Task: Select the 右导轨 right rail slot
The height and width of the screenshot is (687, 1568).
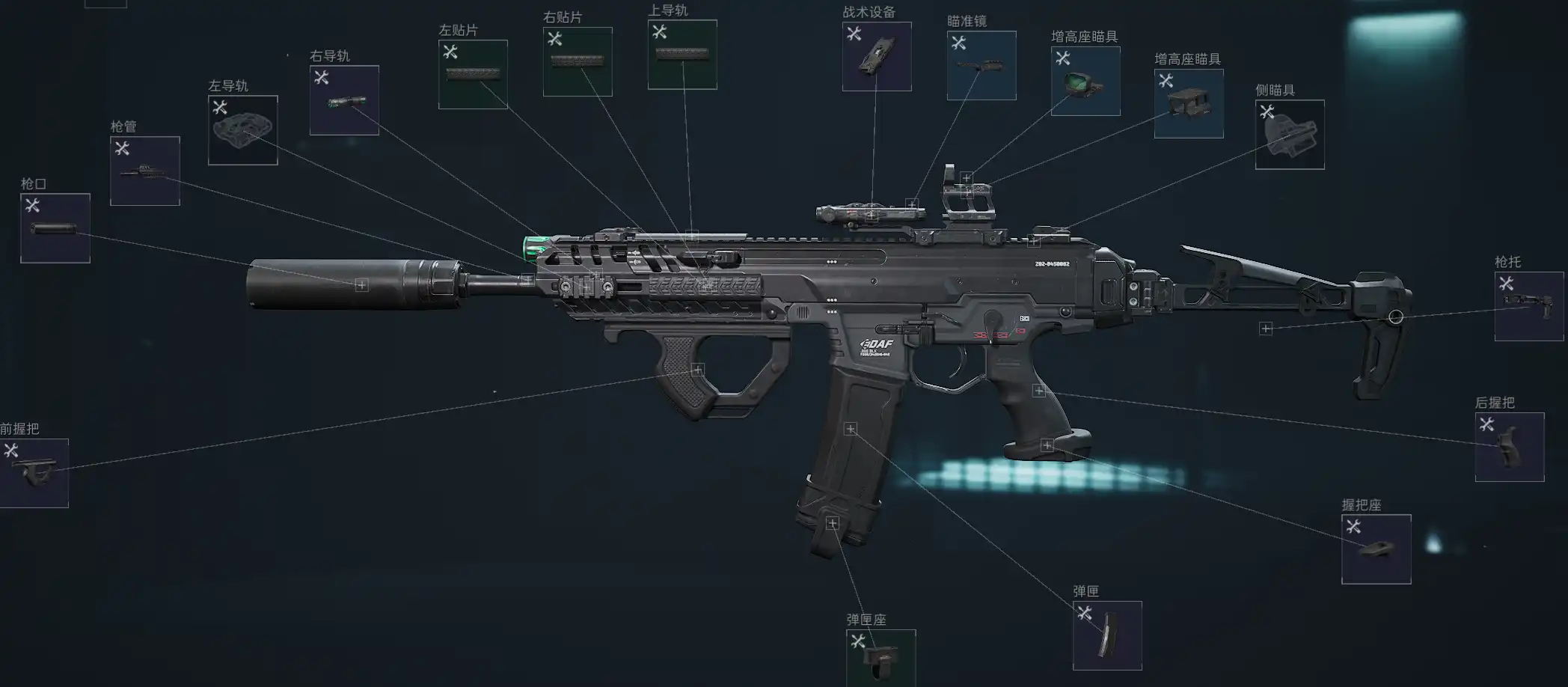Action: [x=344, y=100]
